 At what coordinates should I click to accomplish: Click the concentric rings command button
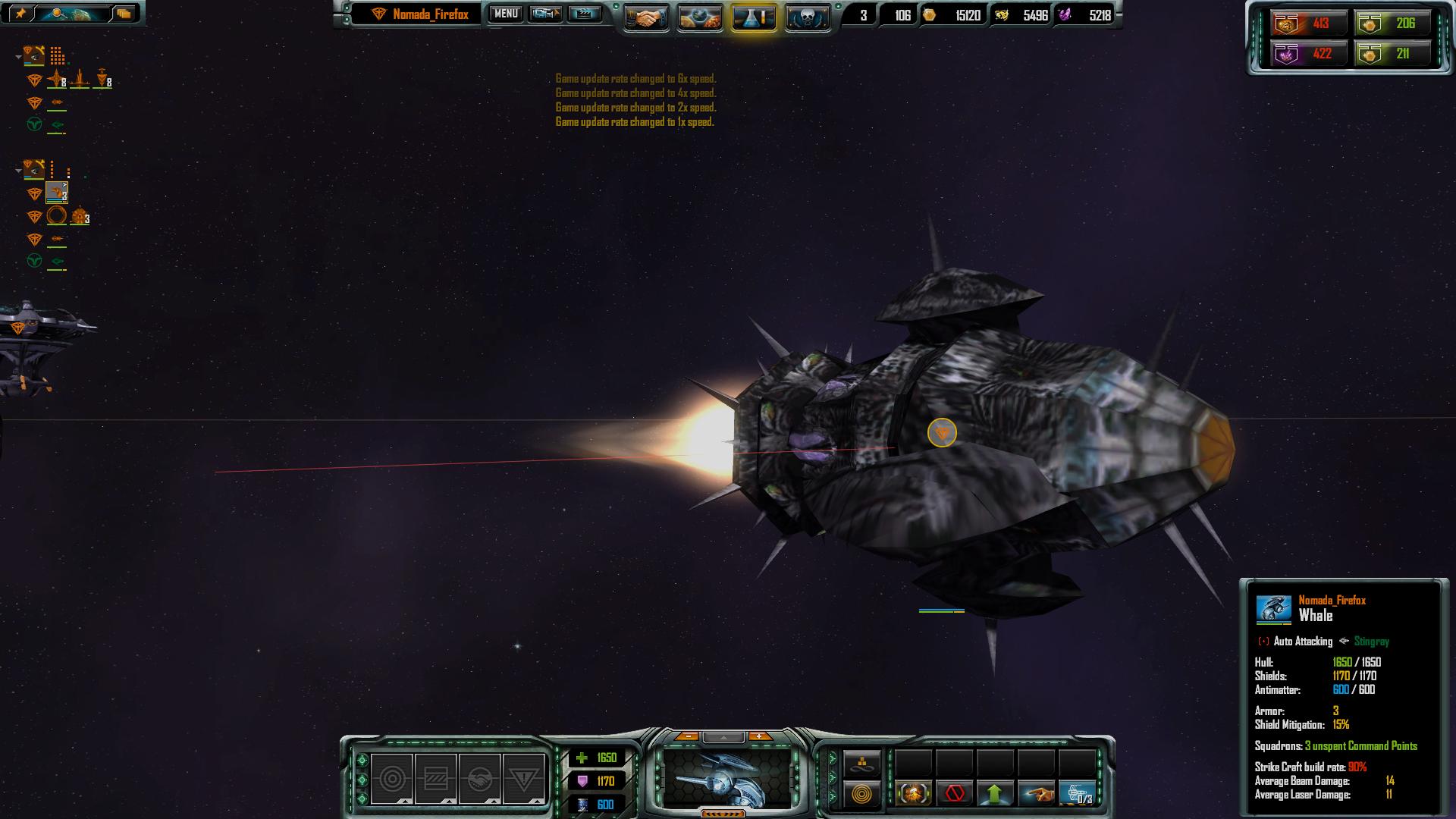(x=862, y=794)
